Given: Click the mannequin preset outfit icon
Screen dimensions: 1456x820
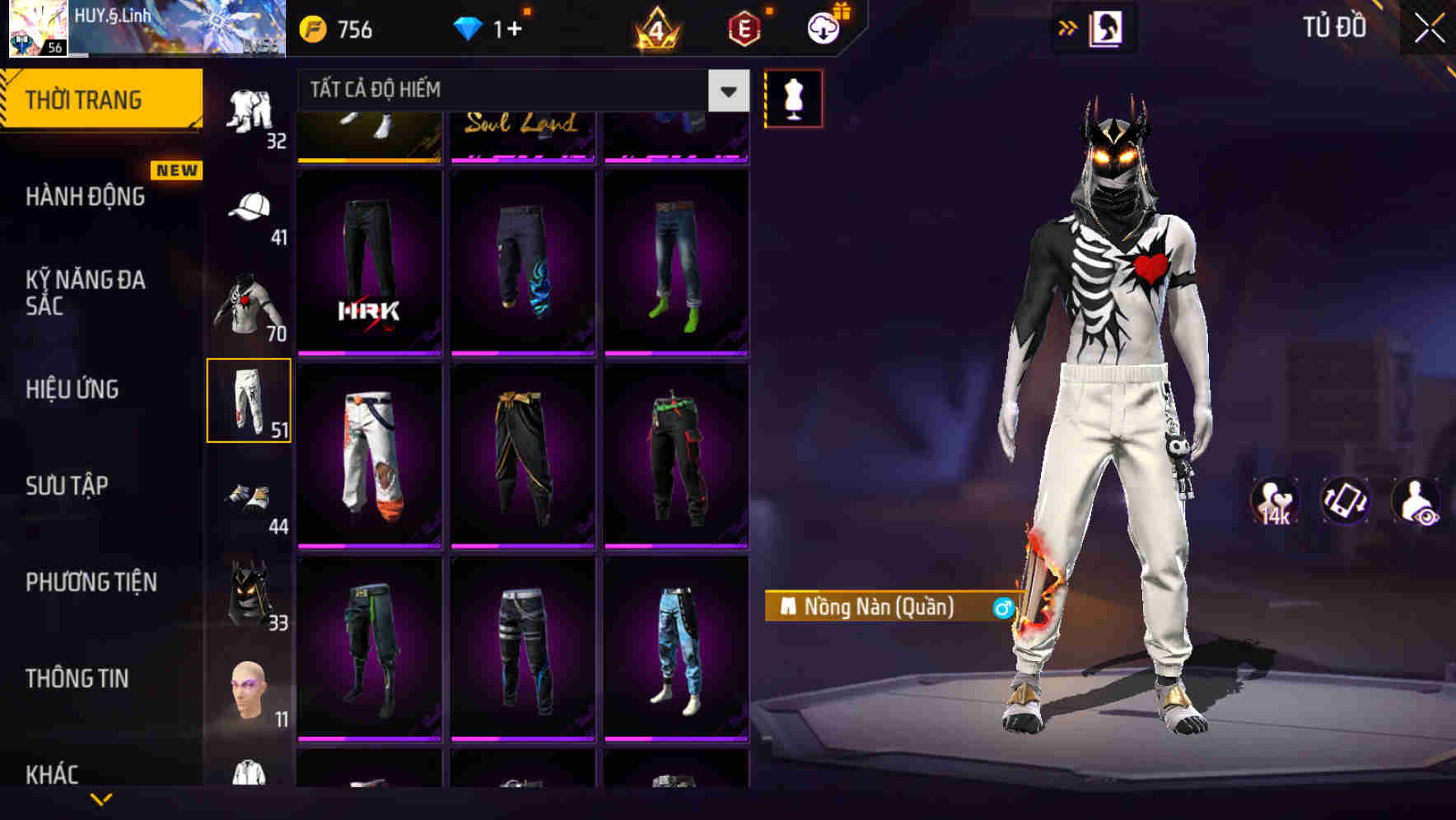Looking at the screenshot, I should pyautogui.click(x=793, y=97).
